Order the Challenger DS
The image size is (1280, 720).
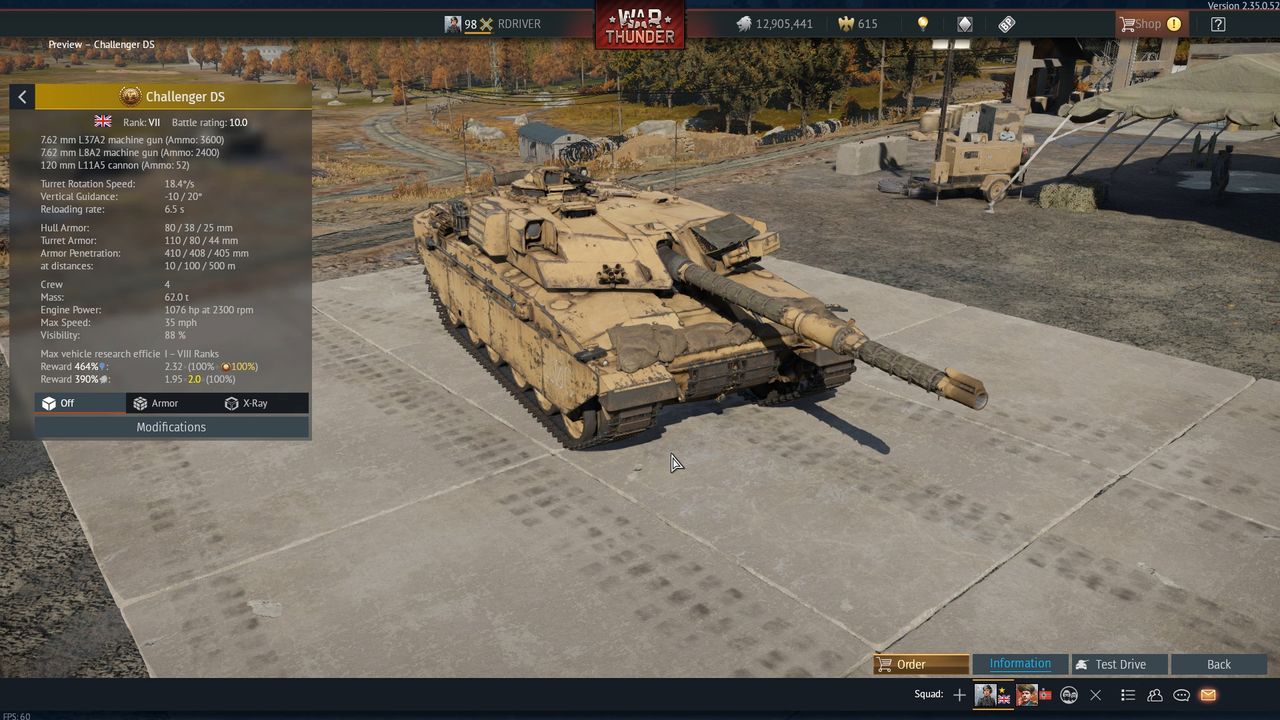pyautogui.click(x=920, y=664)
